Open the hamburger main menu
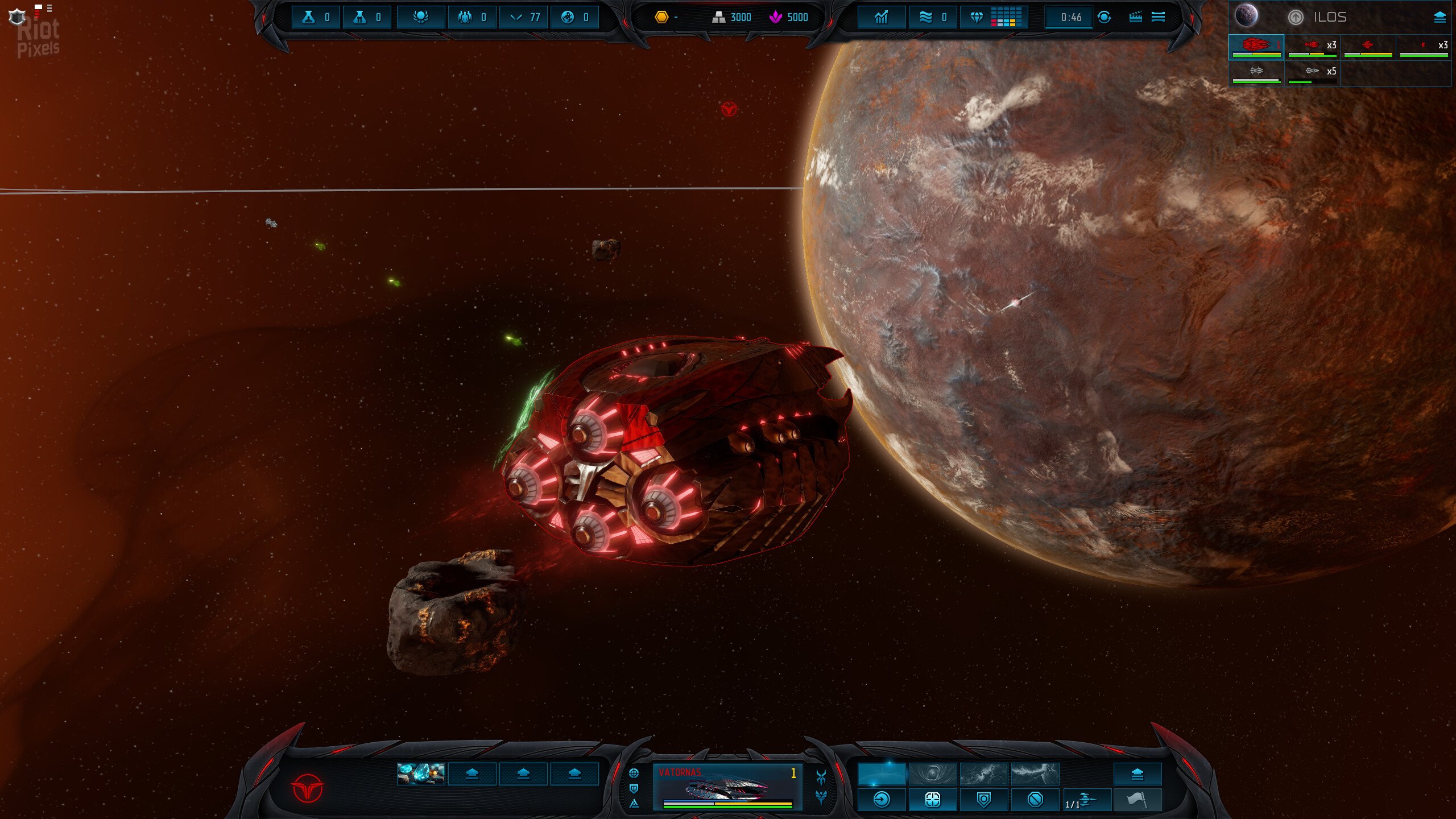This screenshot has height=819, width=1456. [1158, 17]
